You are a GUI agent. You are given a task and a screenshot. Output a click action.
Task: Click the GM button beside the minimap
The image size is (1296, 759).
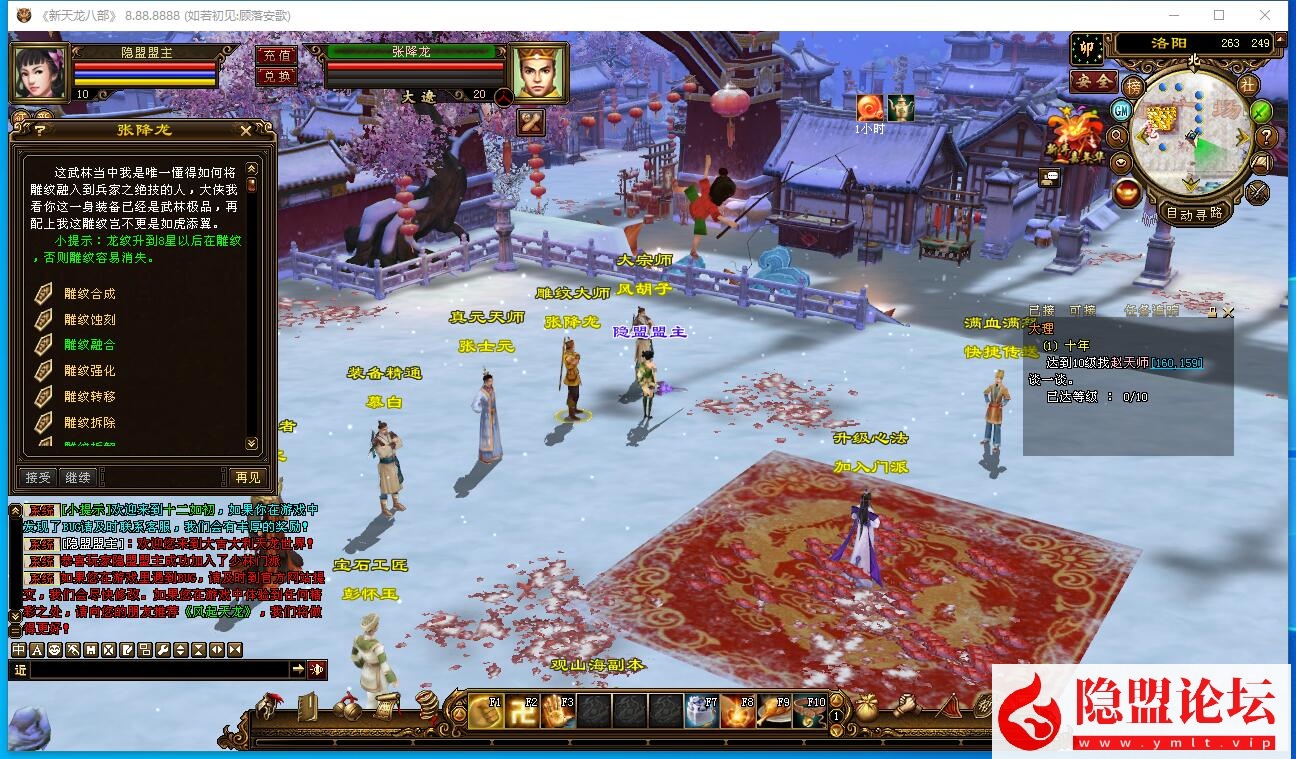tap(1122, 110)
